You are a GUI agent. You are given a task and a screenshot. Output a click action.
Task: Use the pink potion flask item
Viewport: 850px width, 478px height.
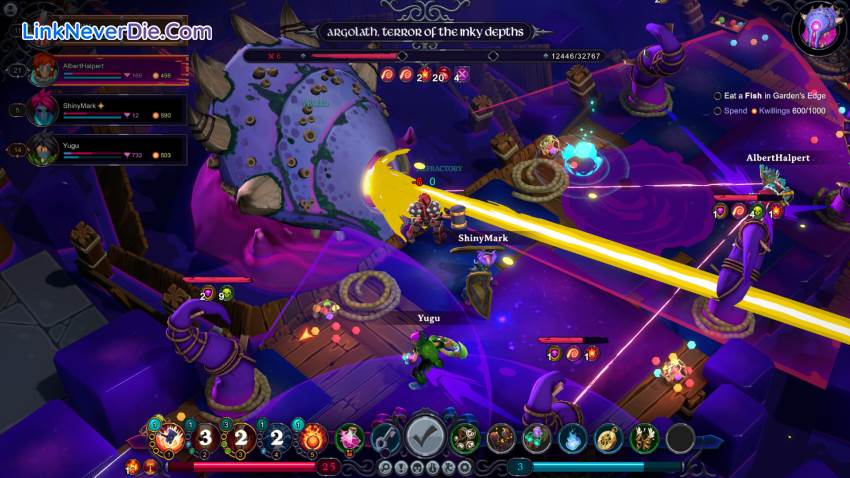tap(350, 437)
